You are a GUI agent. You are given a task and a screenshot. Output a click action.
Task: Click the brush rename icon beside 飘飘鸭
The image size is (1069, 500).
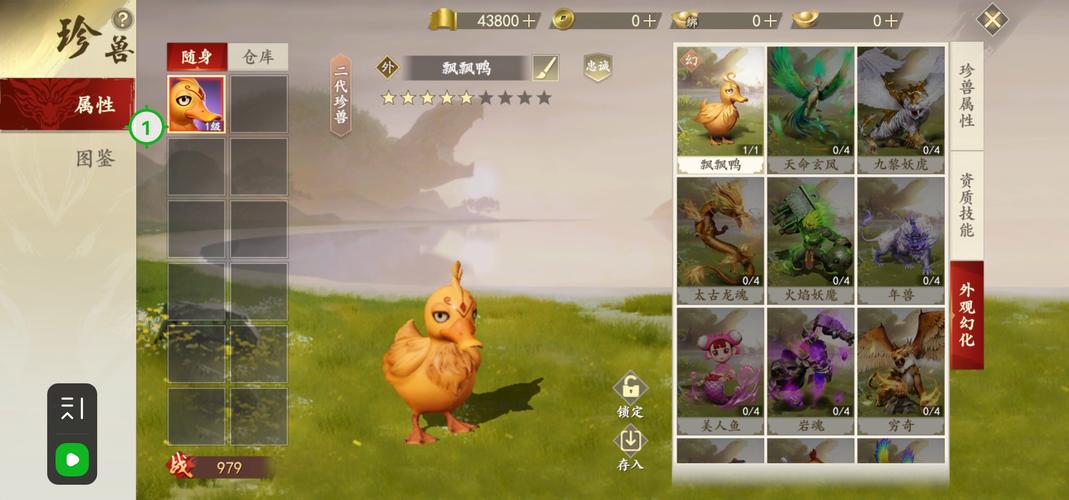pos(545,68)
